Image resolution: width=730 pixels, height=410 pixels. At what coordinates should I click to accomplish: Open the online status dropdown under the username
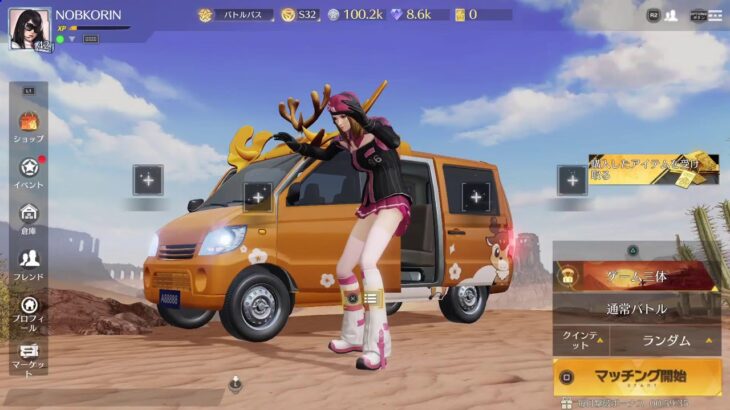click(72, 39)
